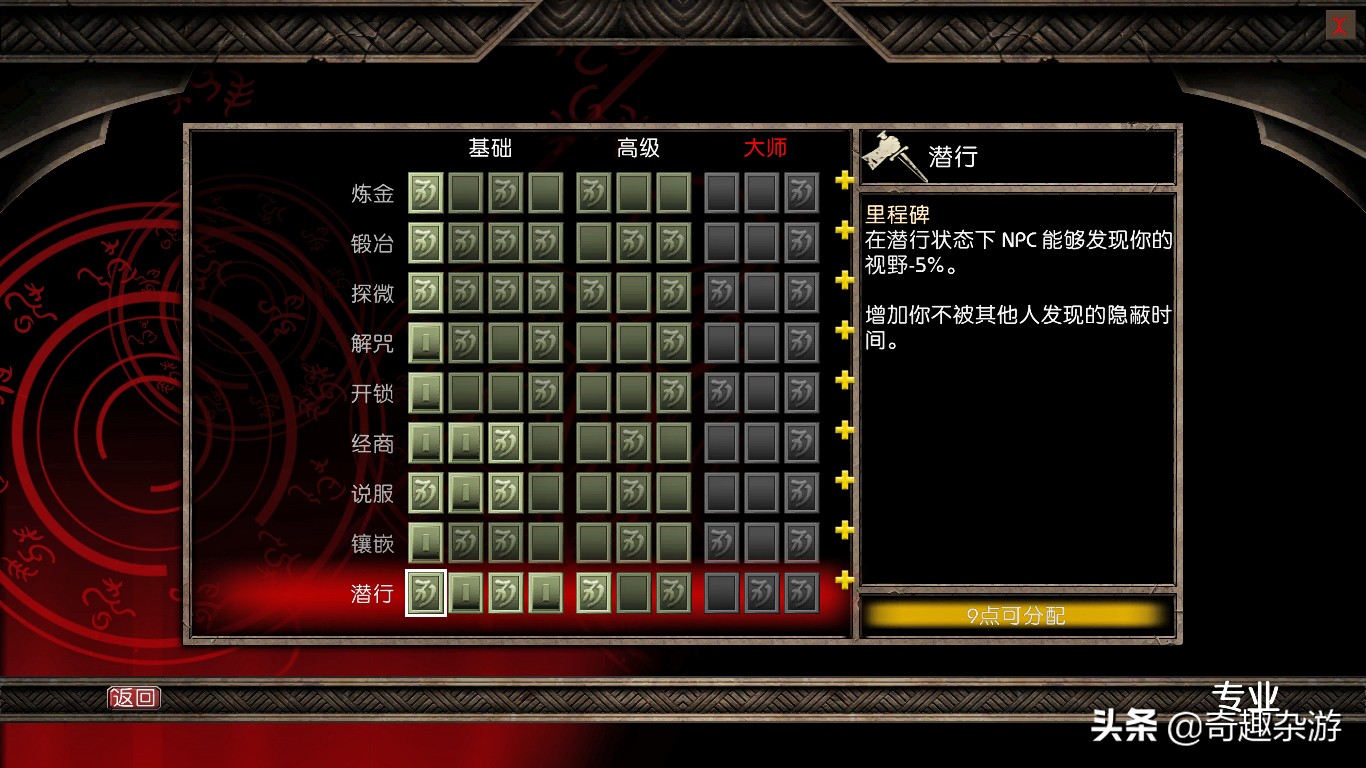Switch to the 大师 skill tier tab
This screenshot has width=1366, height=768.
point(766,148)
